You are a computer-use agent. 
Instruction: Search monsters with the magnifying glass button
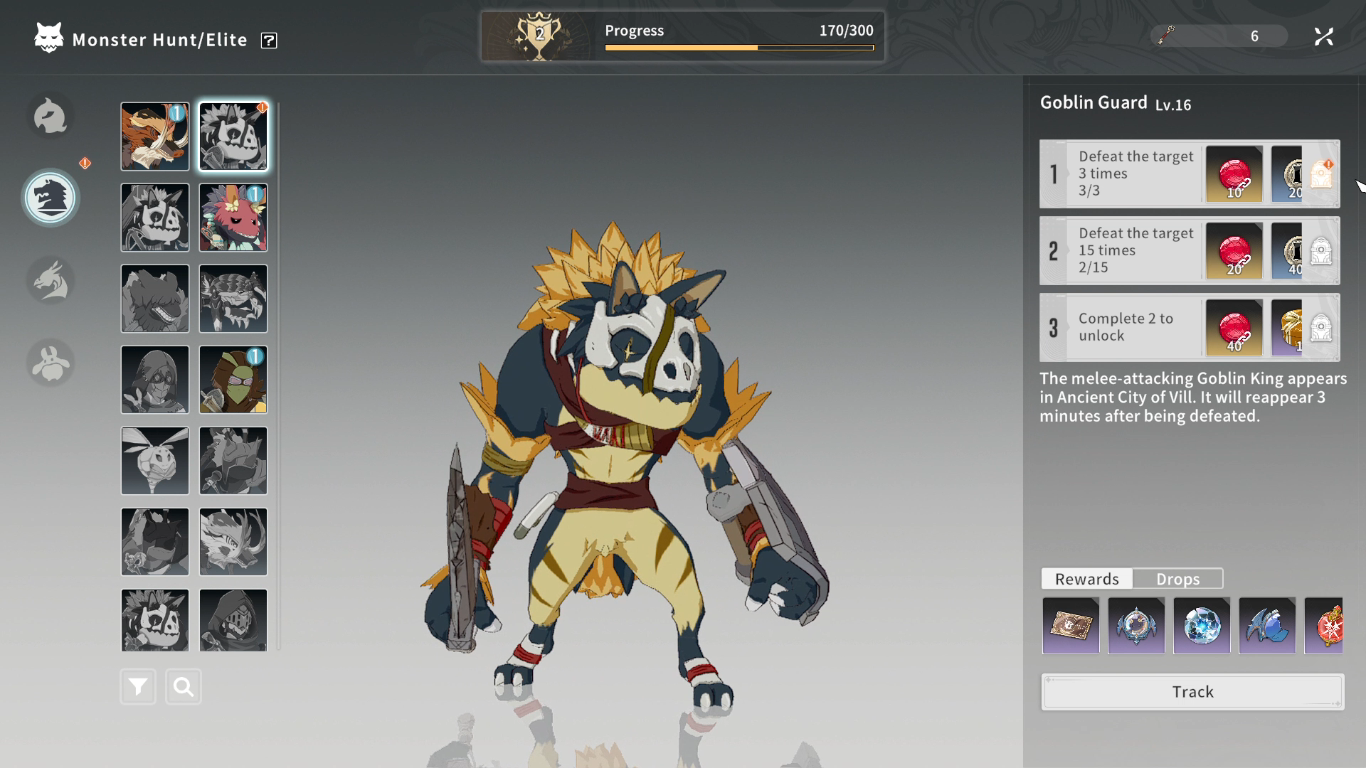(183, 687)
